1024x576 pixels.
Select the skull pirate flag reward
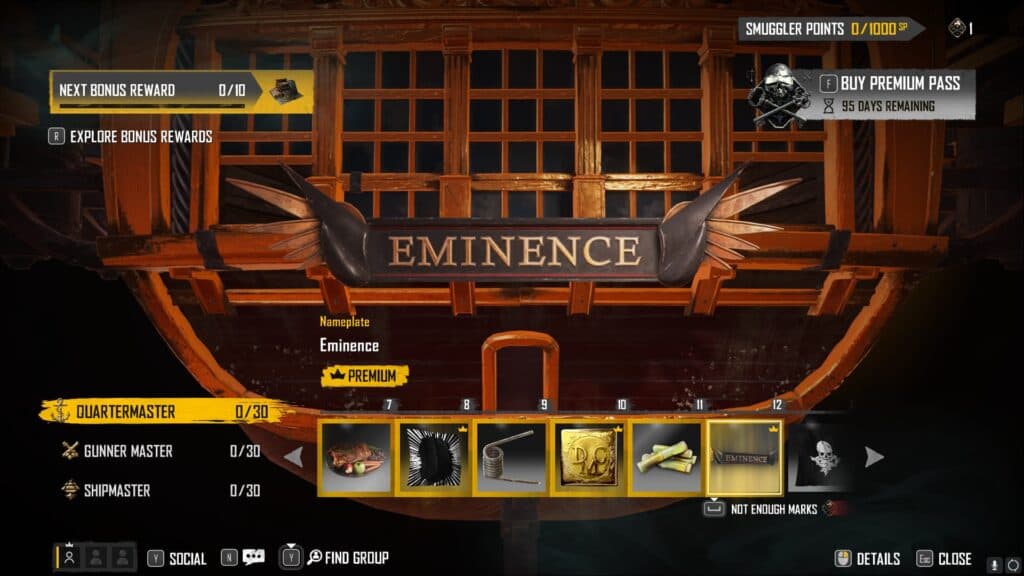click(x=820, y=457)
